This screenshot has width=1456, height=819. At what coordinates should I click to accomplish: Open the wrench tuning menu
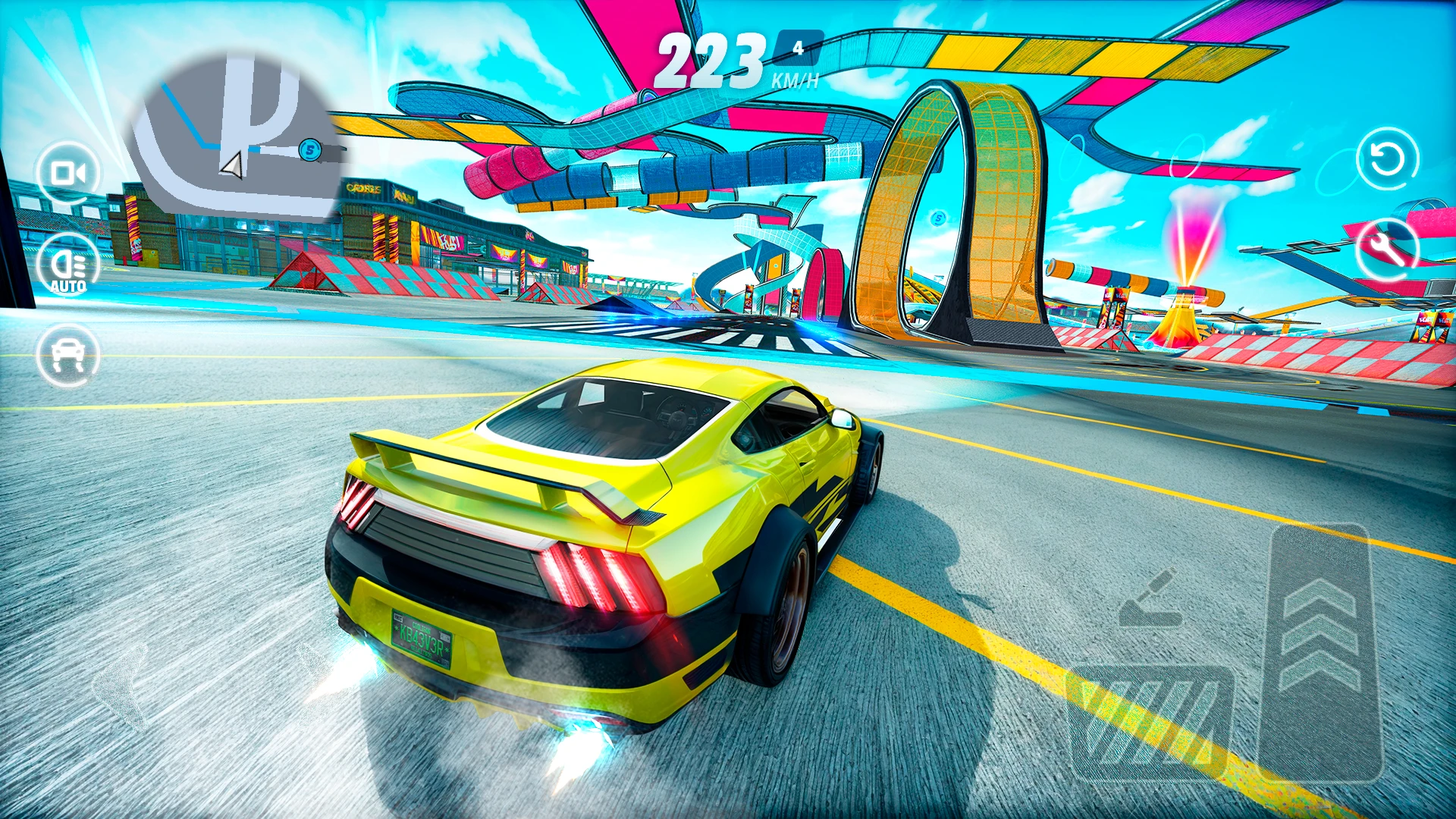[1386, 249]
